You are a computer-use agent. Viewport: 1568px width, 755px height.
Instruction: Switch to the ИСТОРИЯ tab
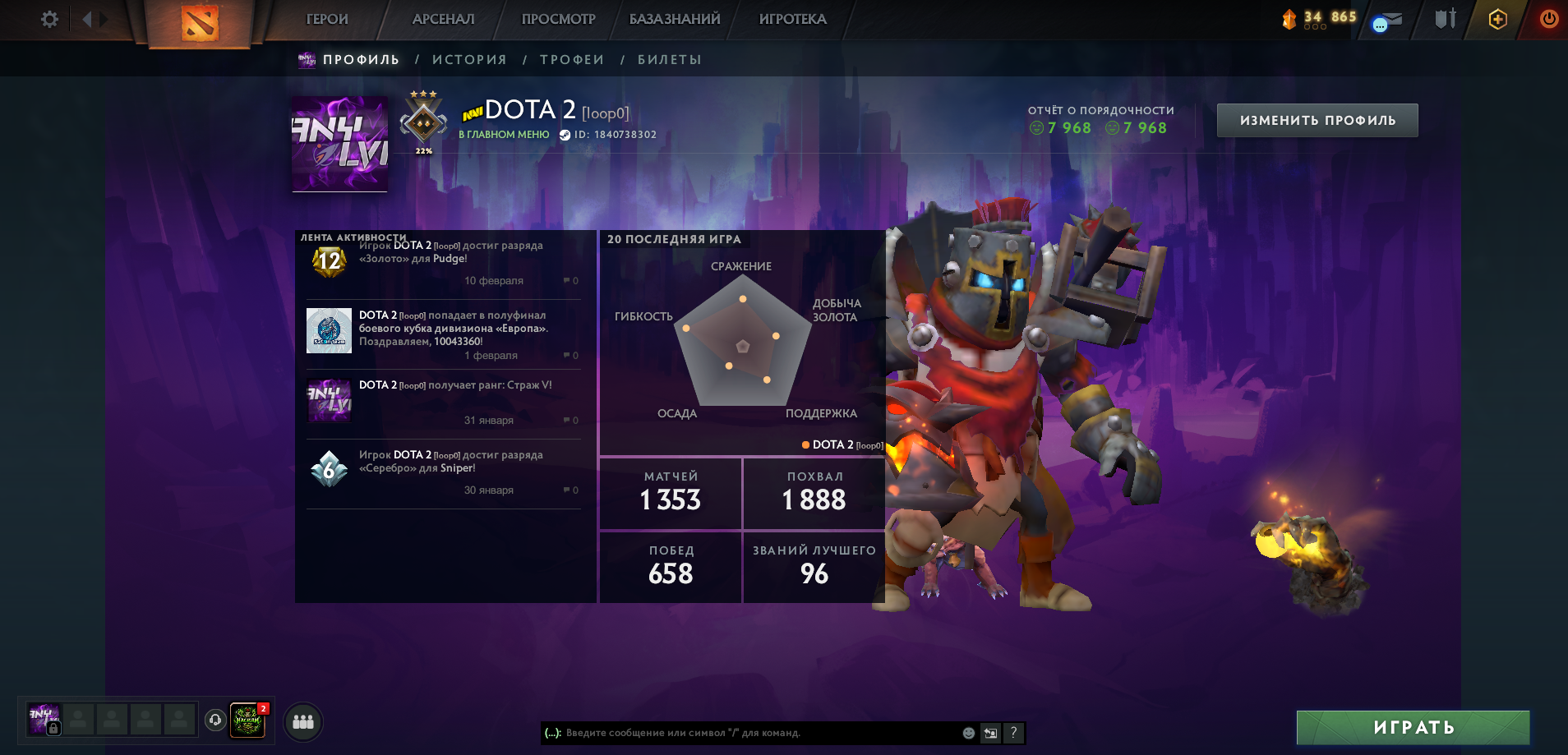[469, 59]
